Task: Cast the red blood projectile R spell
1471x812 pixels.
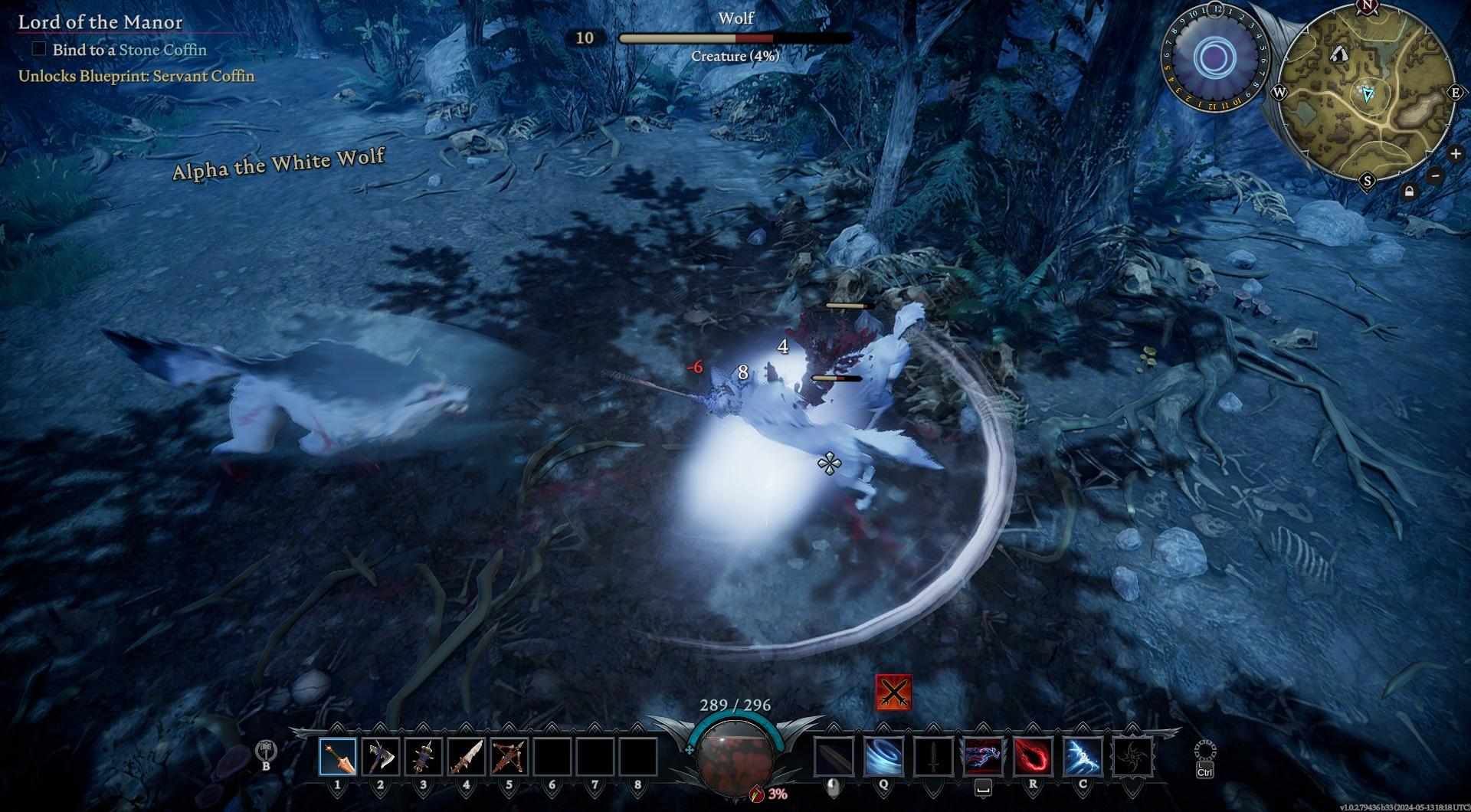Action: 1033,757
